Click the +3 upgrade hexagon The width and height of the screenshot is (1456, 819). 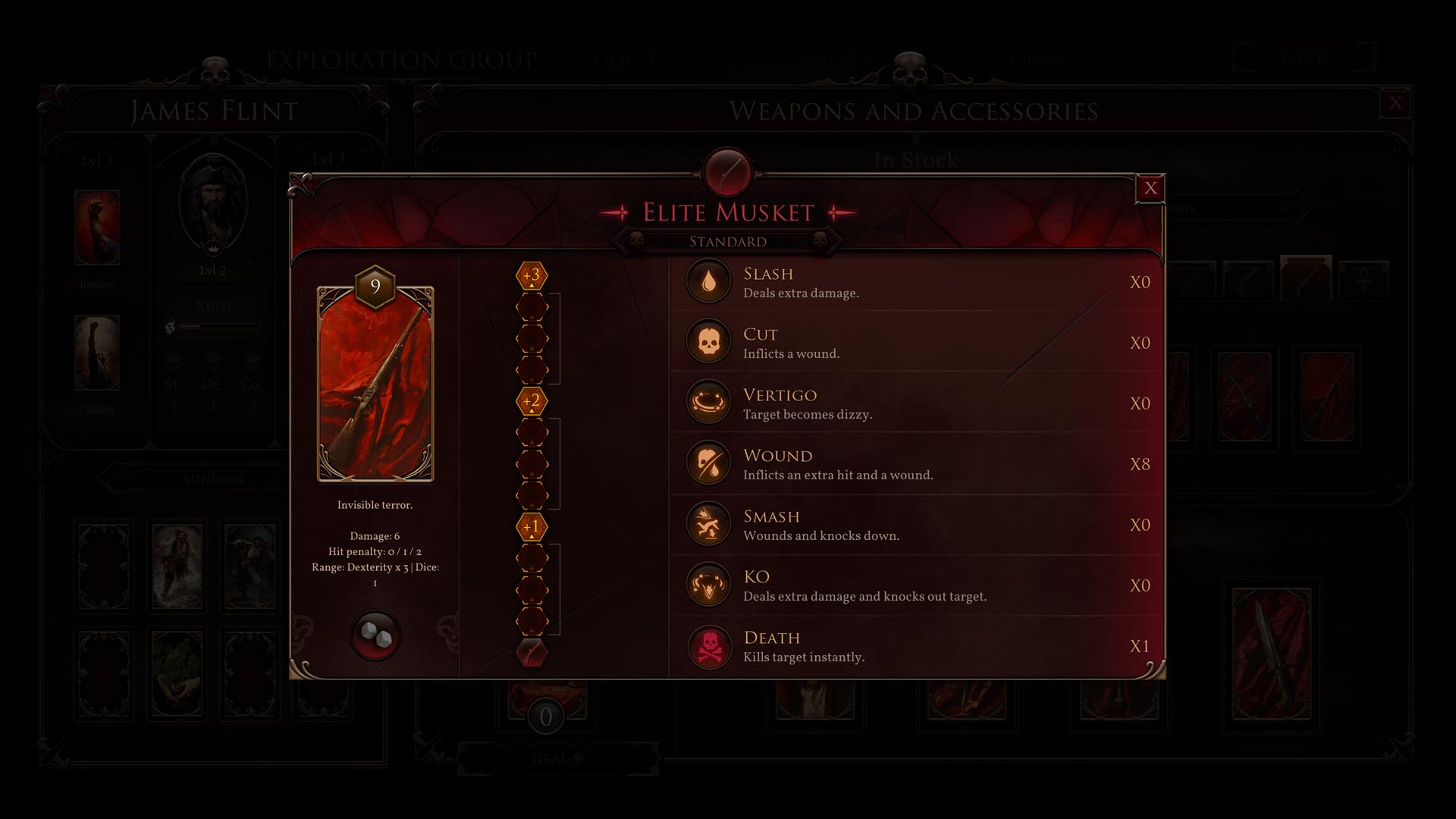(532, 275)
